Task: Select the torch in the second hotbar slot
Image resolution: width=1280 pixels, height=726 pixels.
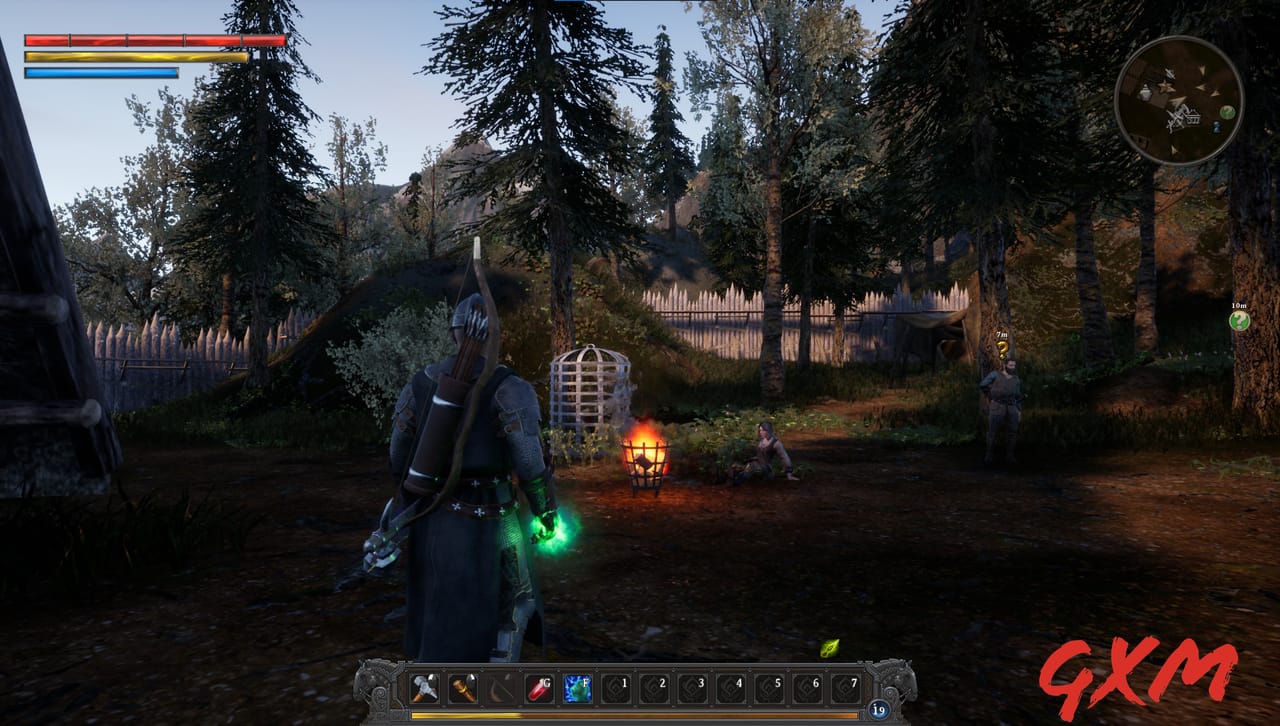Action: (464, 689)
